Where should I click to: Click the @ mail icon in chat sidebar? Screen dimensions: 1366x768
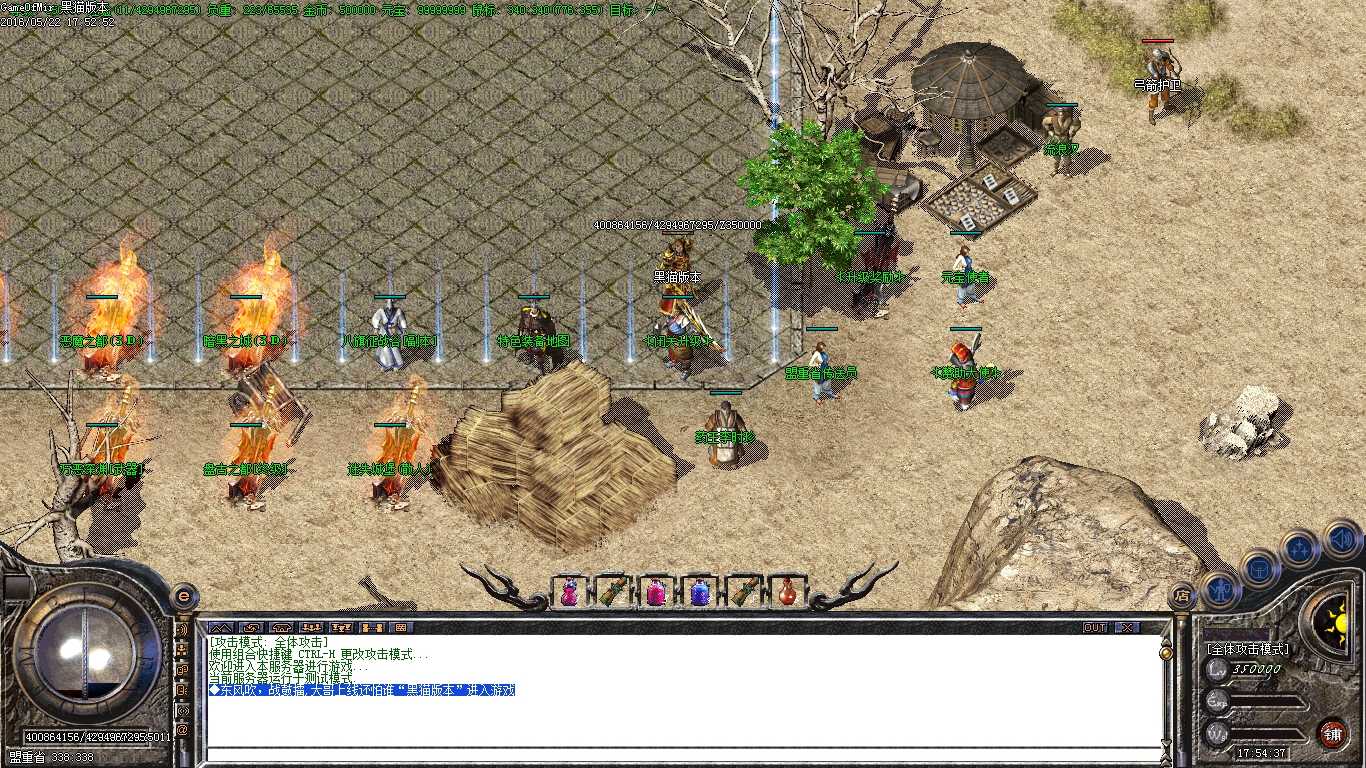coord(182,726)
